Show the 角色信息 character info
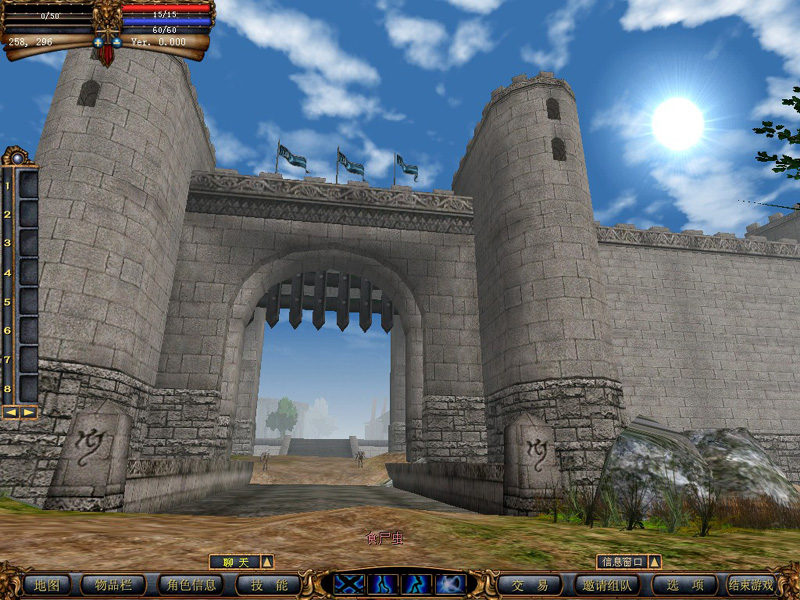Screen dimensions: 800x600 190,585
